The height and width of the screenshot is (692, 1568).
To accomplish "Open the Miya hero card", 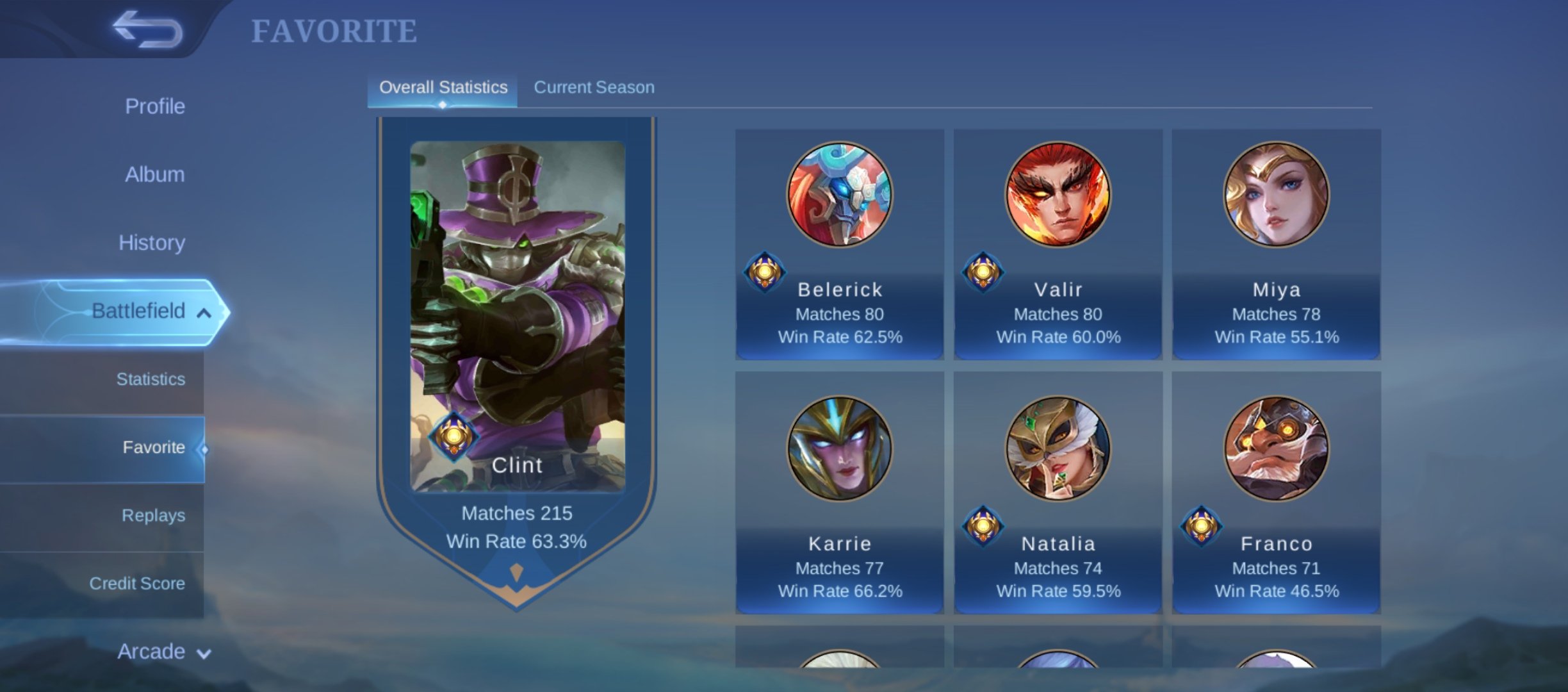I will [1276, 243].
